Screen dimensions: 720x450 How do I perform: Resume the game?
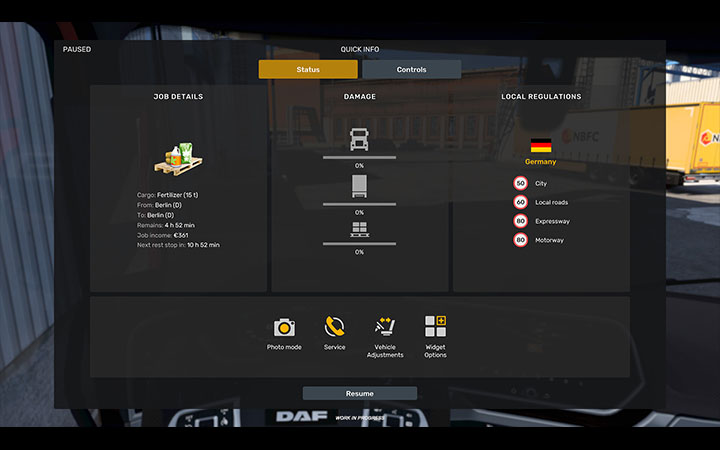[x=360, y=394]
